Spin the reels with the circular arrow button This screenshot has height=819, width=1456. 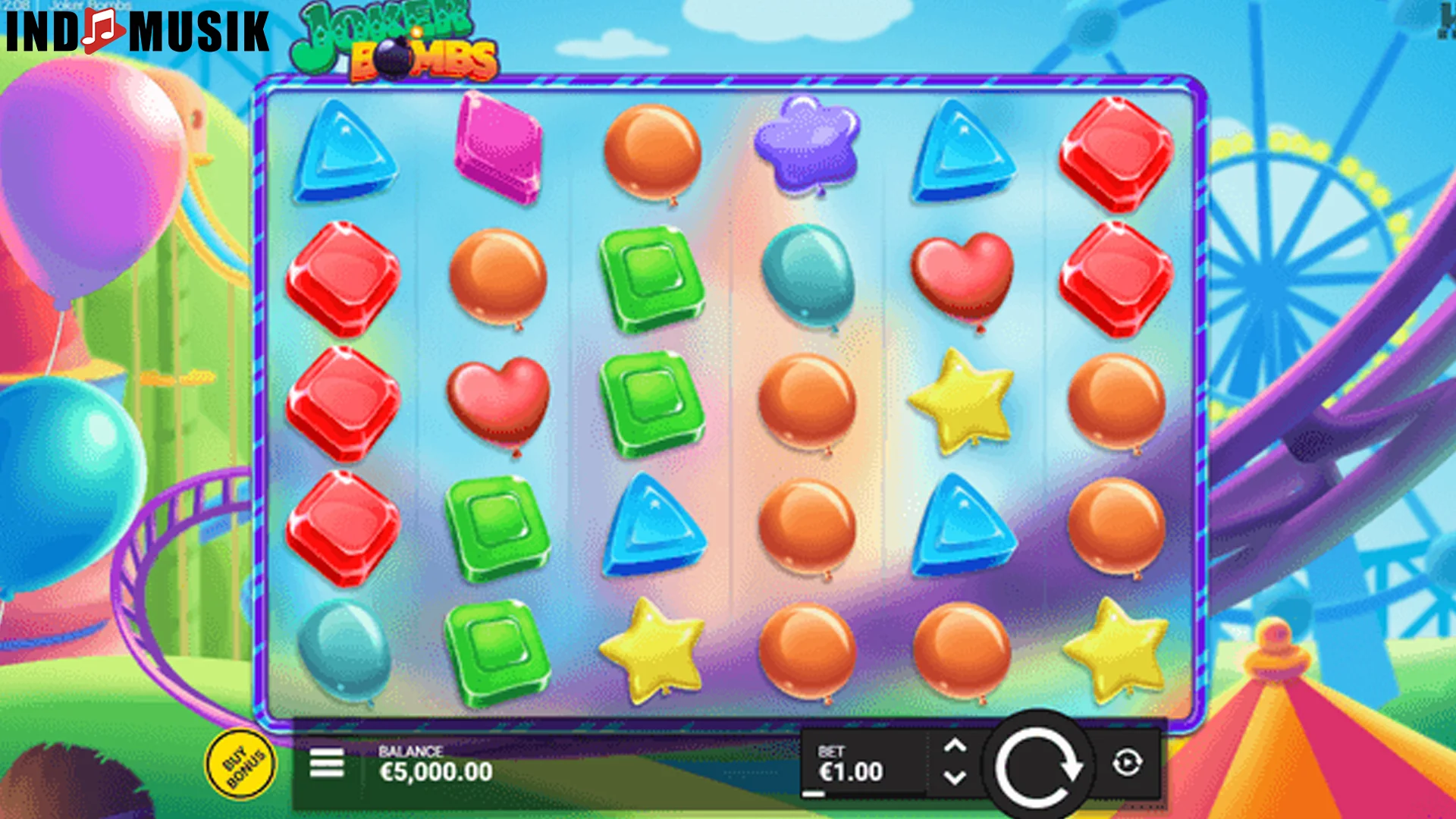(x=1037, y=766)
